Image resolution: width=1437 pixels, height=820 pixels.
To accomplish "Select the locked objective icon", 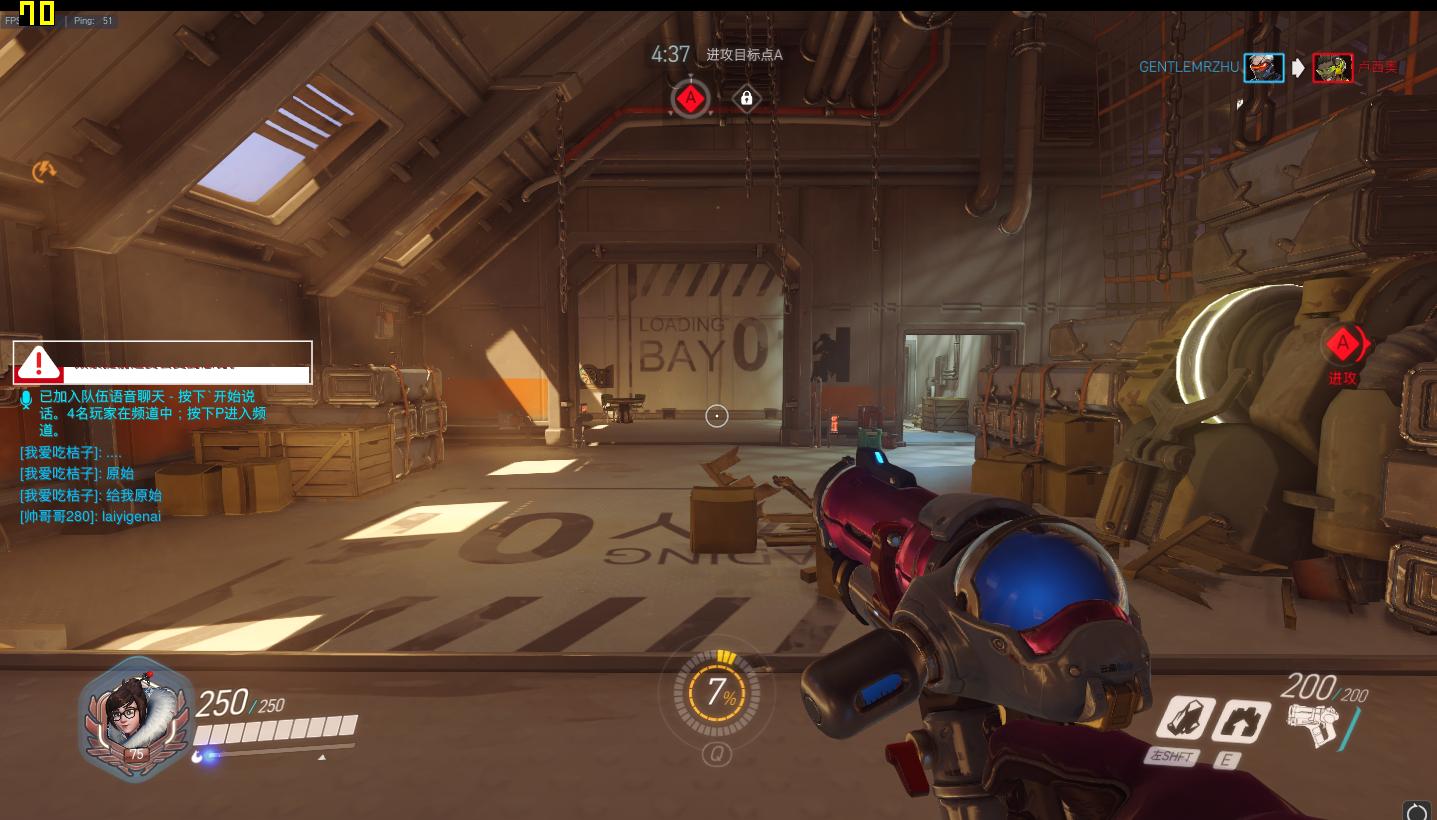I will point(746,98).
